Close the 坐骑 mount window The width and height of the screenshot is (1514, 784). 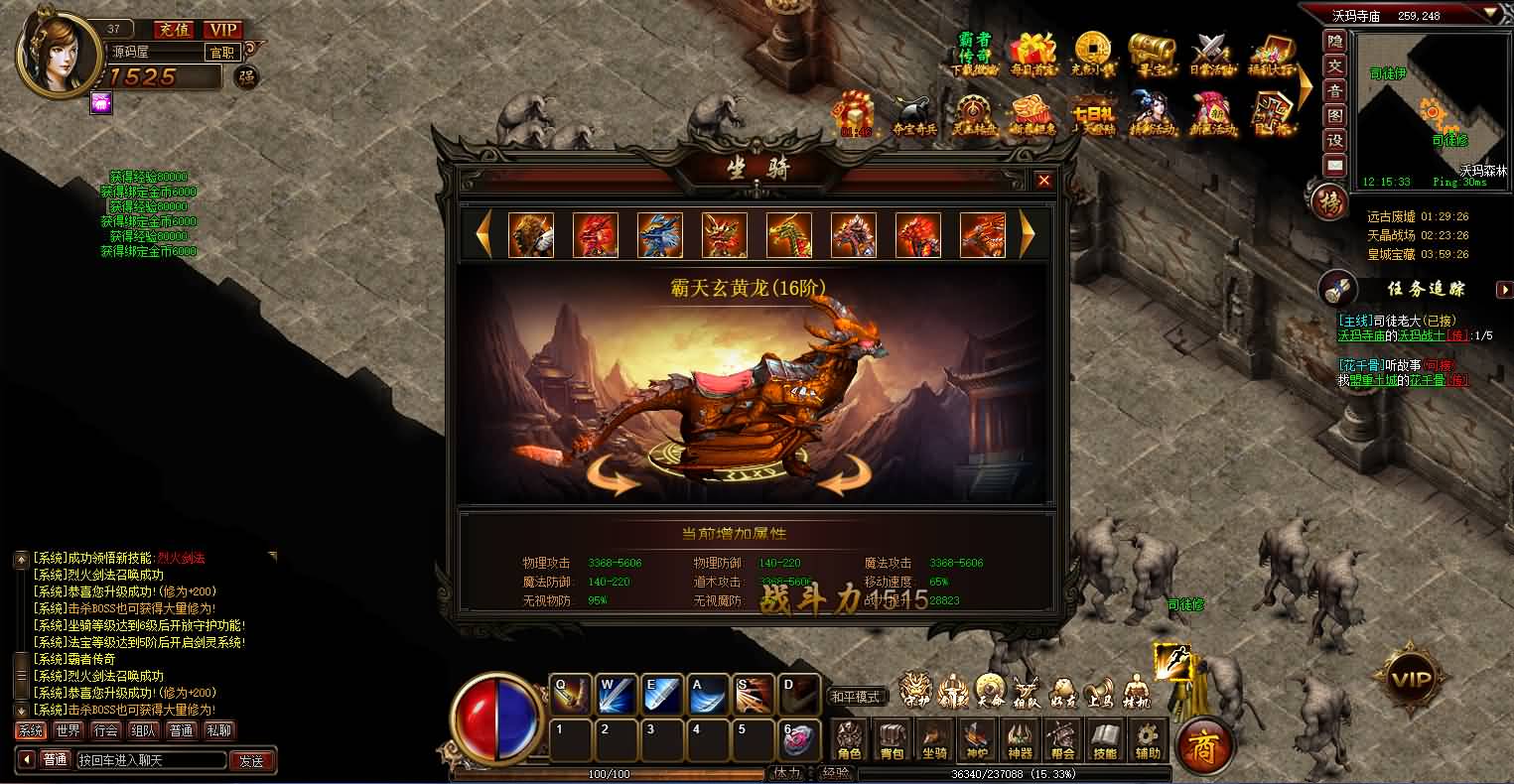point(1043,181)
